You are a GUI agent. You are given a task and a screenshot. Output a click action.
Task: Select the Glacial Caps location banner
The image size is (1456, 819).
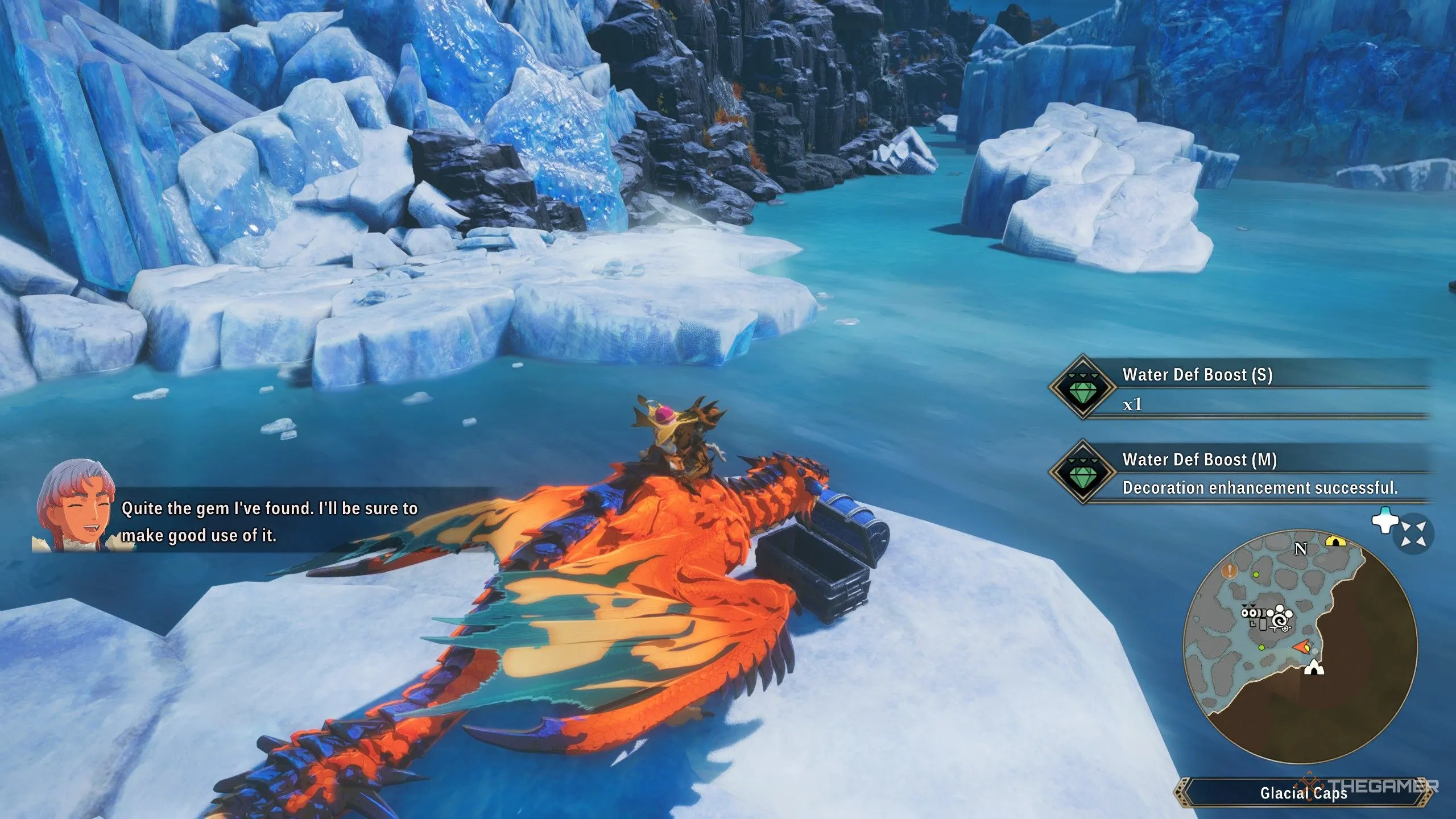(1302, 793)
